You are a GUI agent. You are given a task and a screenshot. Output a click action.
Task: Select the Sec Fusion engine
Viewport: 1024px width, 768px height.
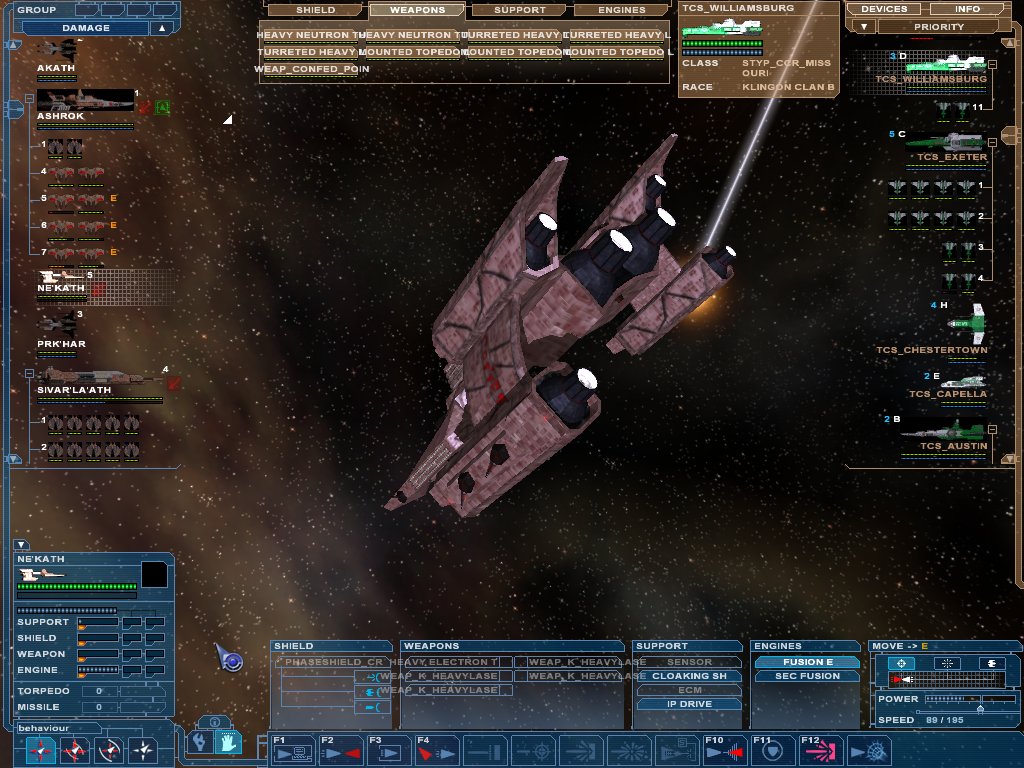(x=807, y=676)
